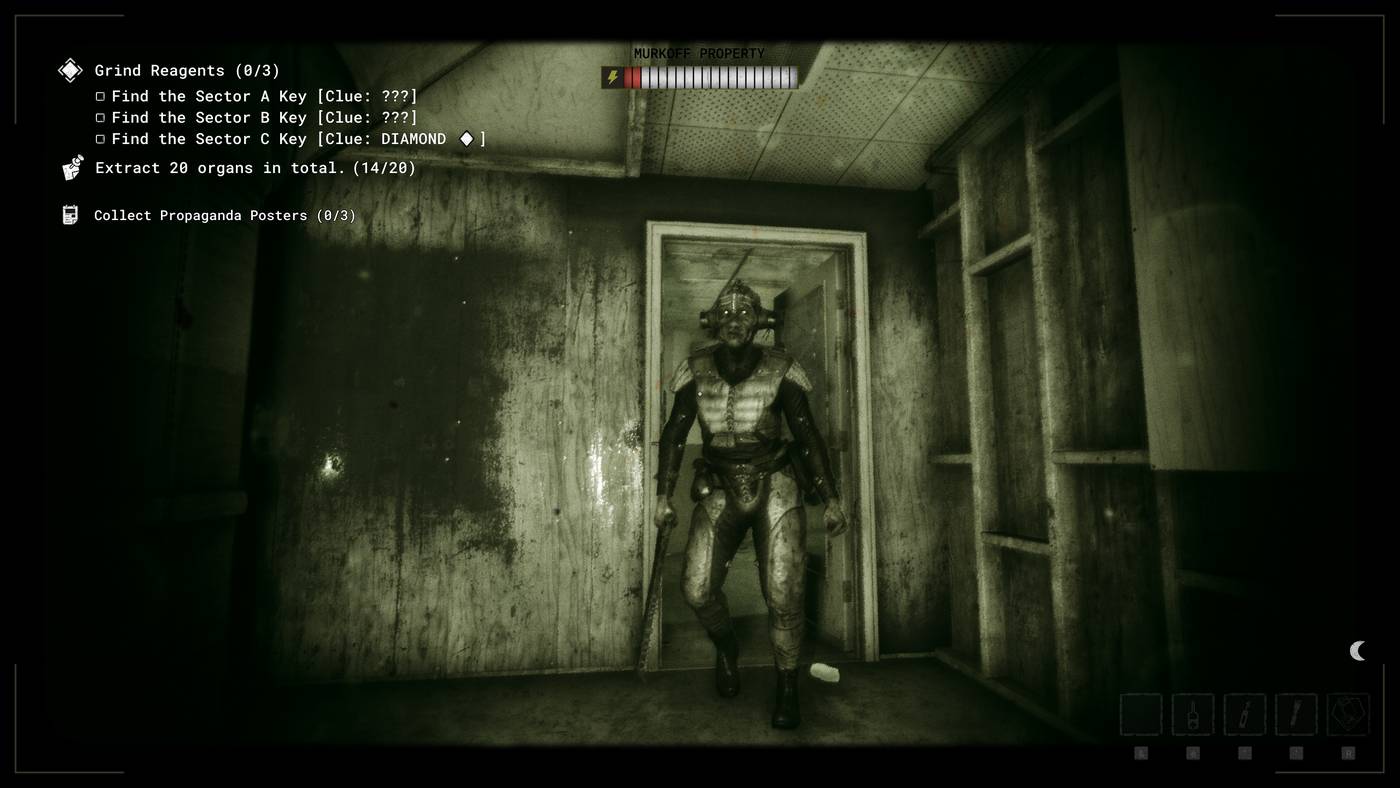Select the Collect Propaganda Posters objective
The width and height of the screenshot is (1400, 788).
coord(224,216)
